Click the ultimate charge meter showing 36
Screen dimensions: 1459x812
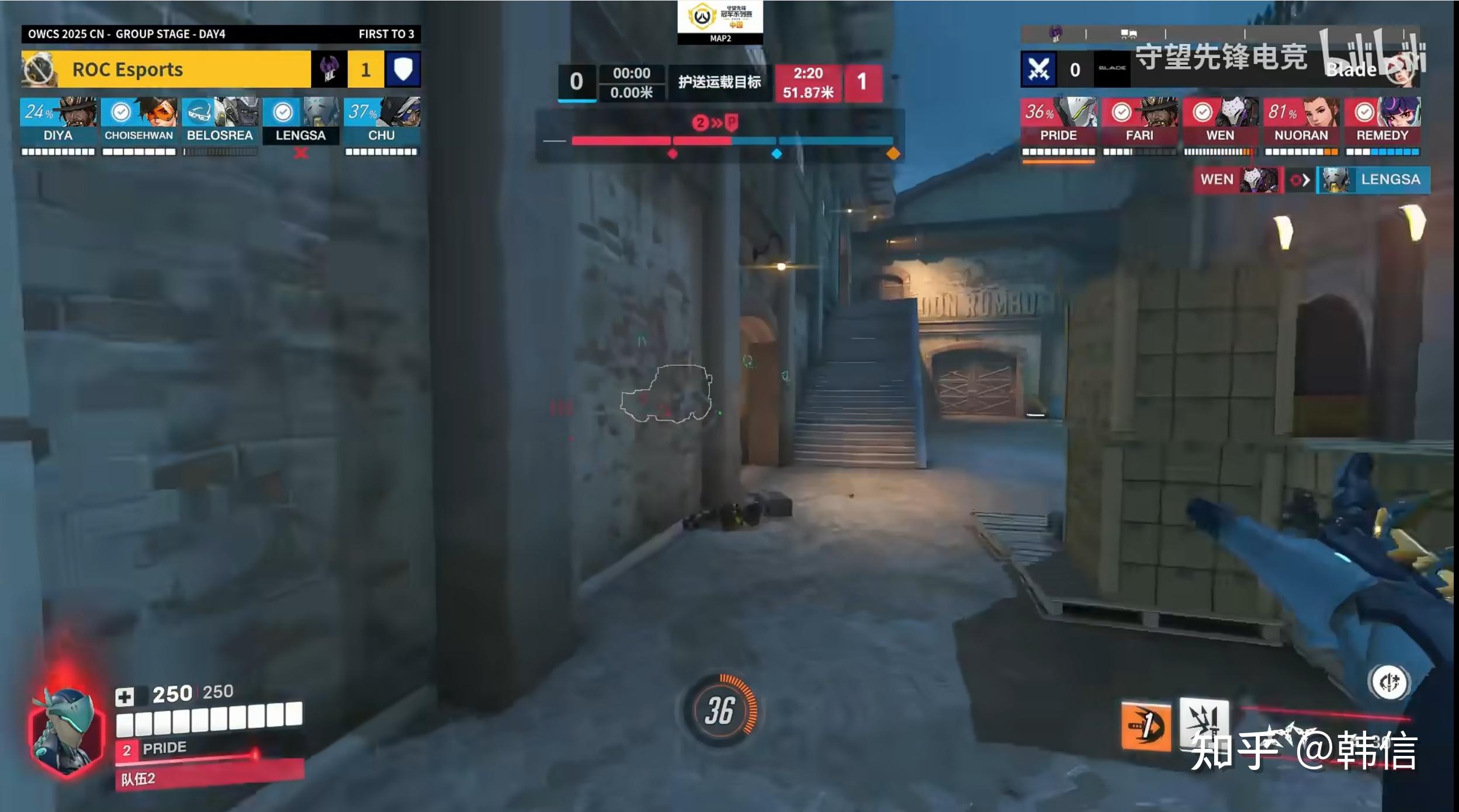[x=720, y=710]
